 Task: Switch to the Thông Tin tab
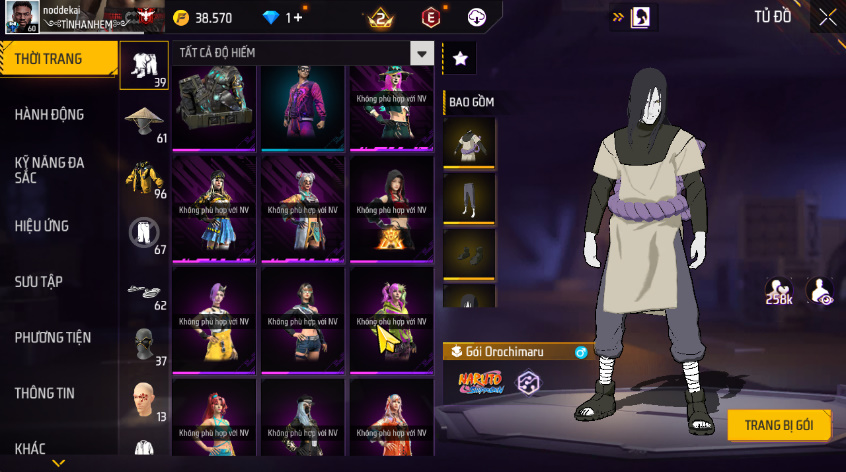44,394
